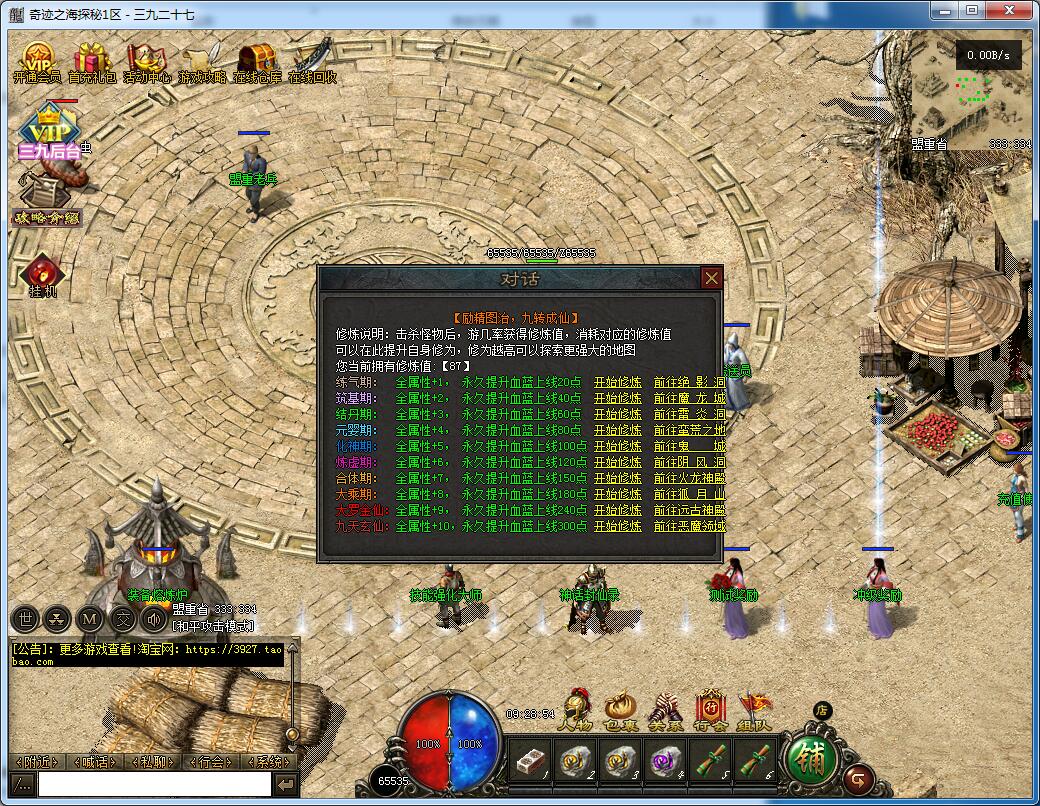Switch chat to the 喊话 channel
Viewport: 1040px width, 806px height.
[x=96, y=762]
